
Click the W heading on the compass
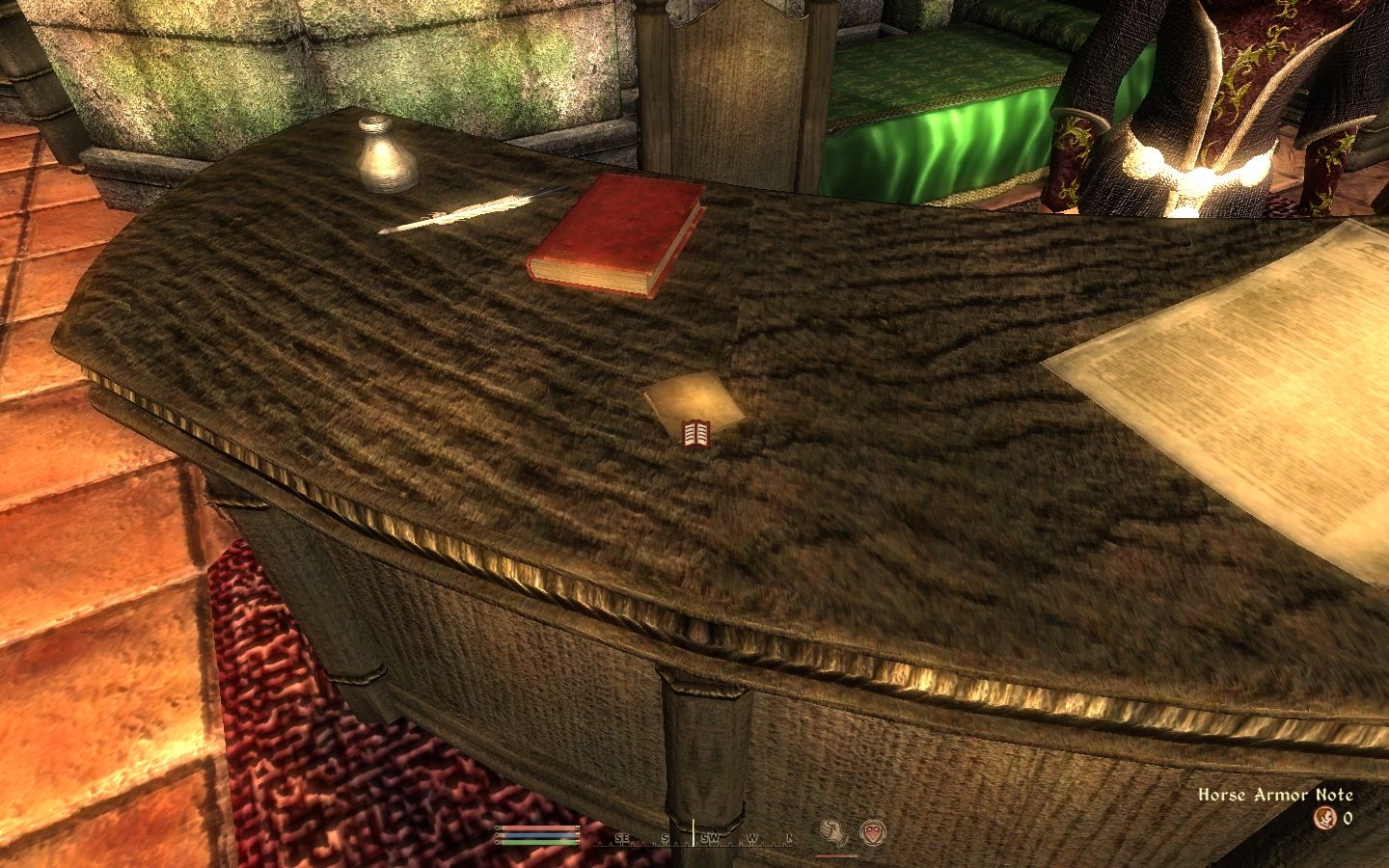(x=752, y=838)
